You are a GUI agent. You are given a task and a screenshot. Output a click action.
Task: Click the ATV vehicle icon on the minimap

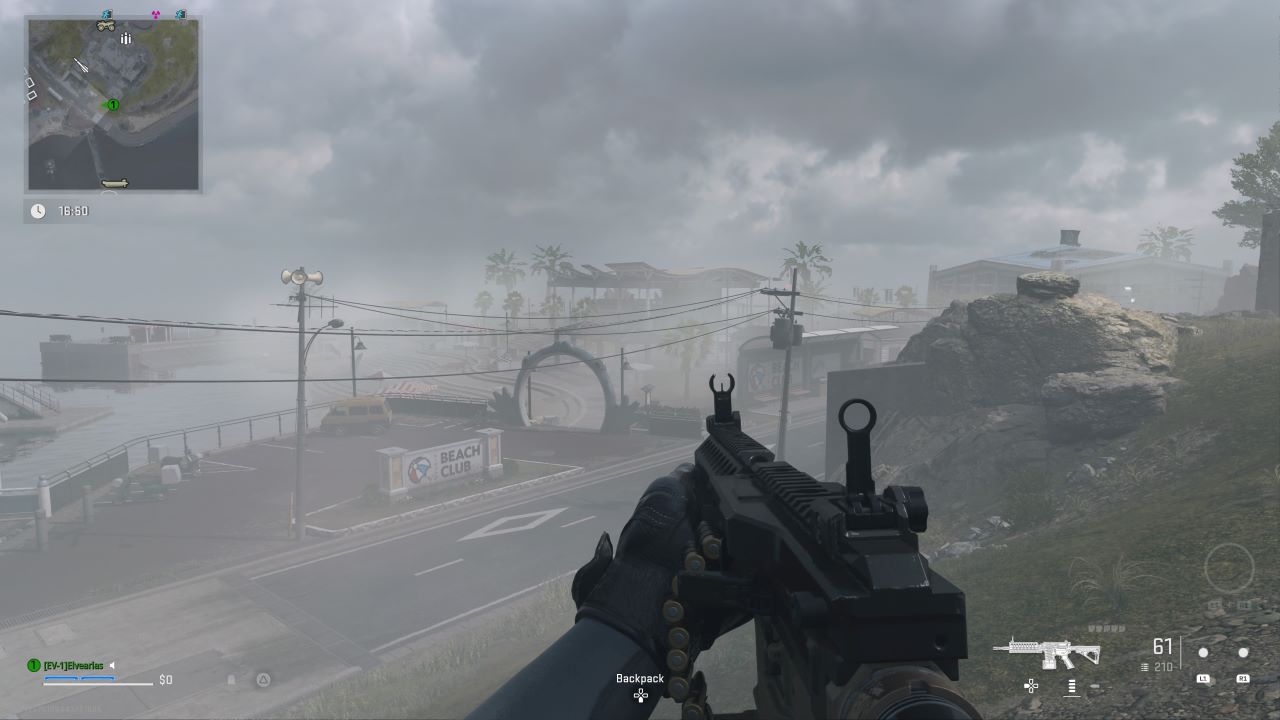[x=105, y=26]
